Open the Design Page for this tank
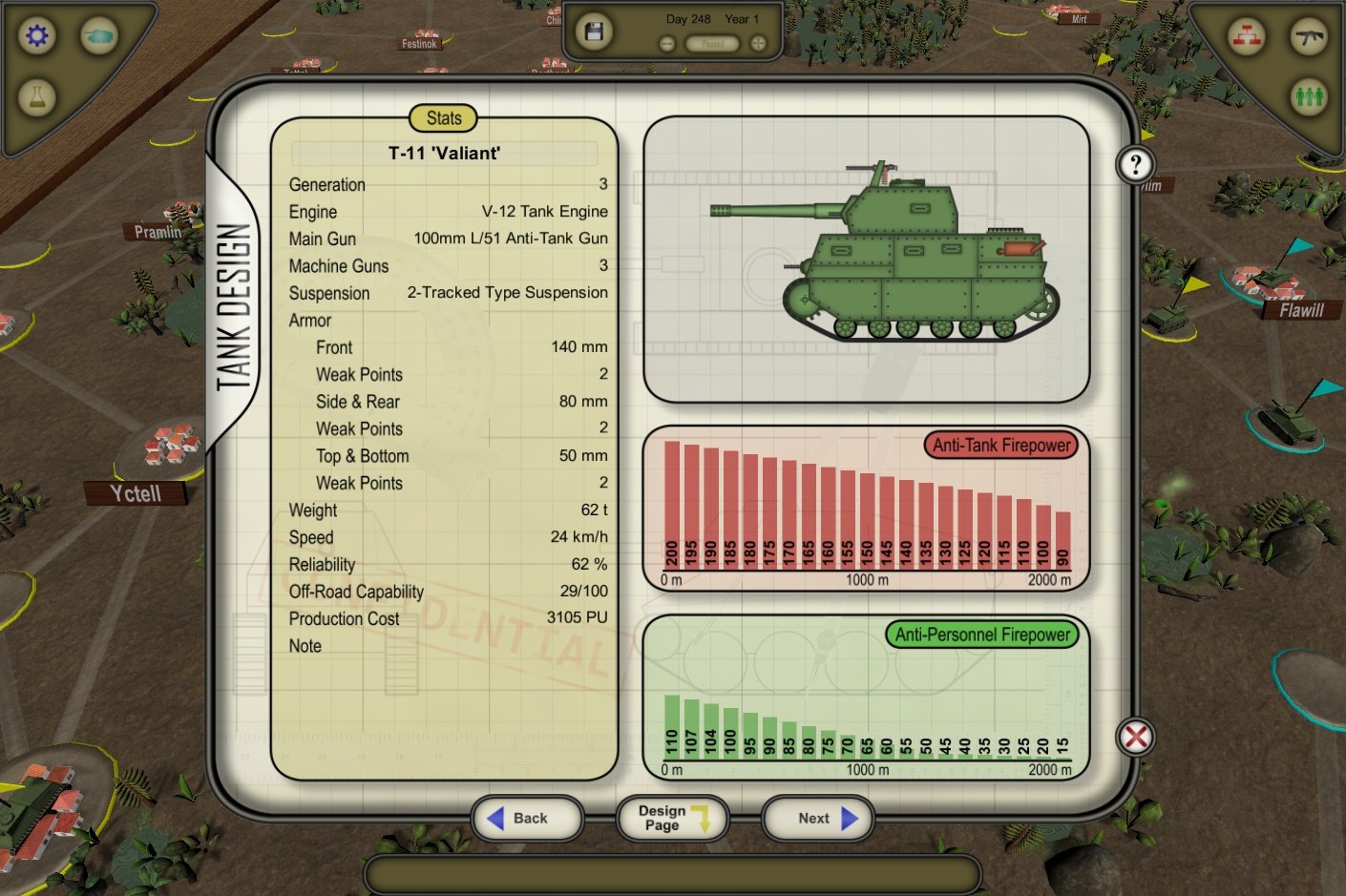Viewport: 1346px width, 896px height. (671, 818)
